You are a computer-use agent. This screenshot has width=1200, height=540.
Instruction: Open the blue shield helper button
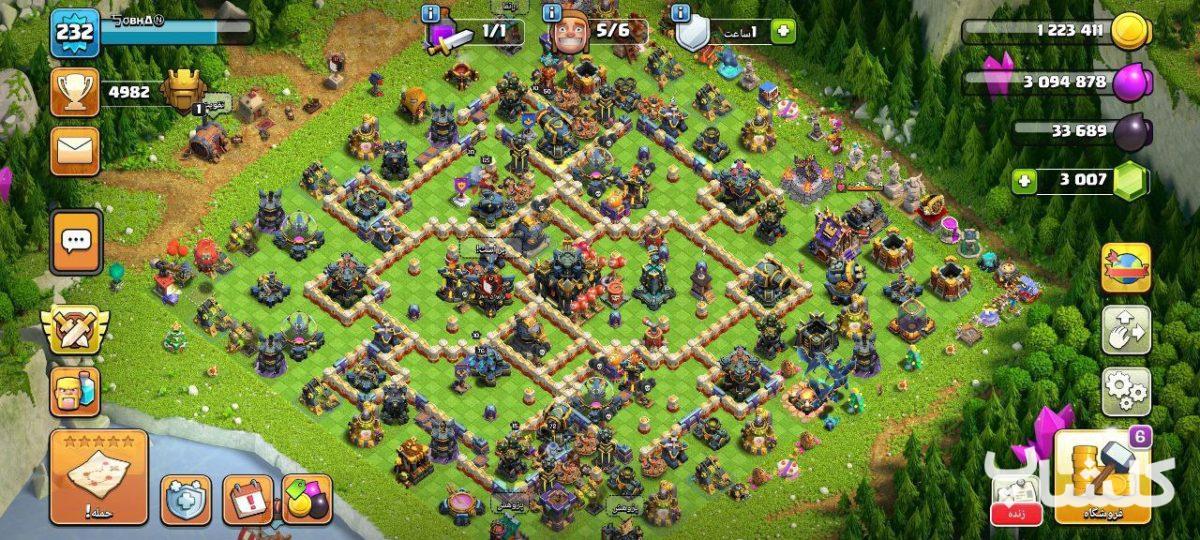(186, 499)
